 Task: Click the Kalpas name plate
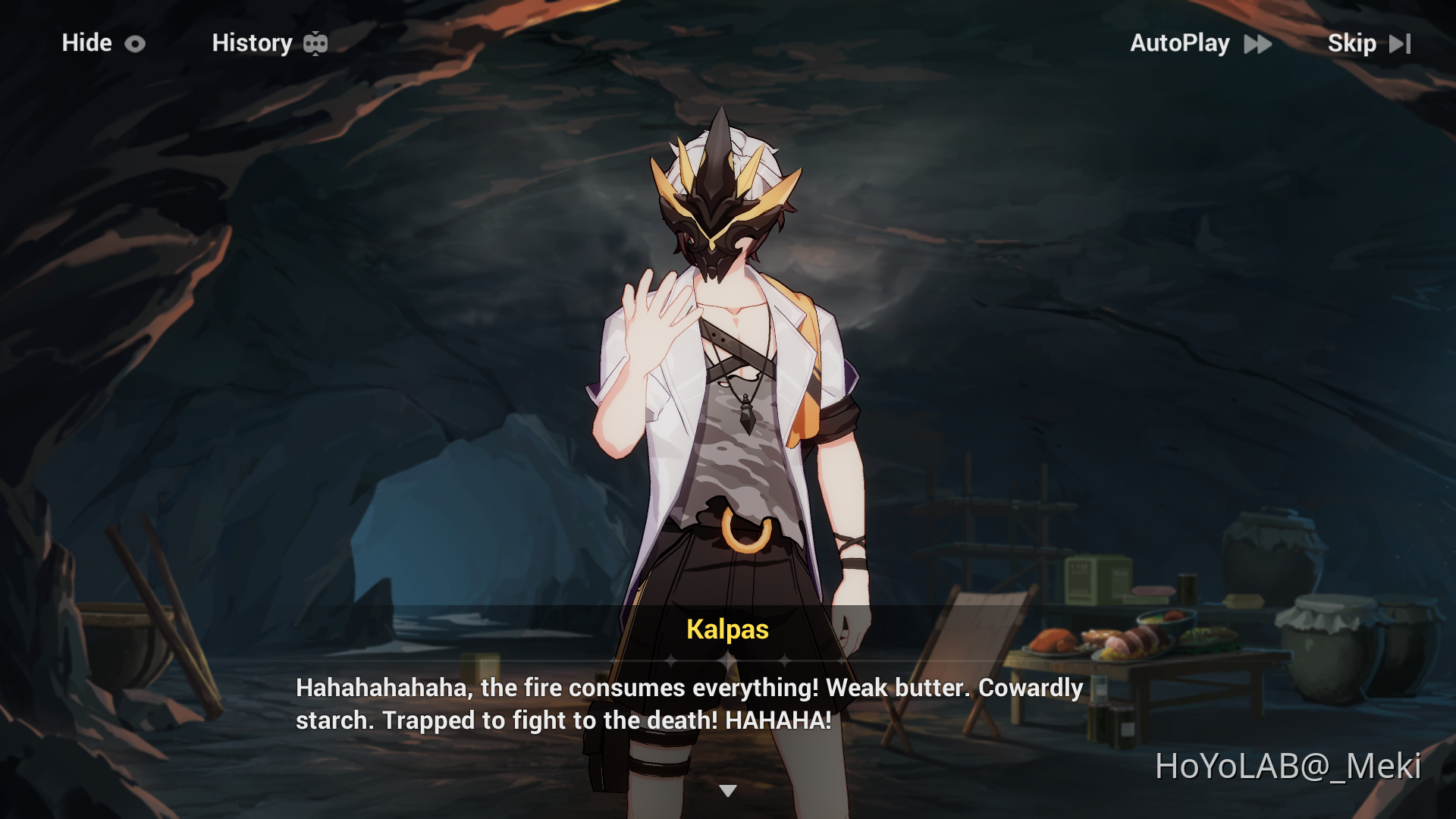coord(726,629)
